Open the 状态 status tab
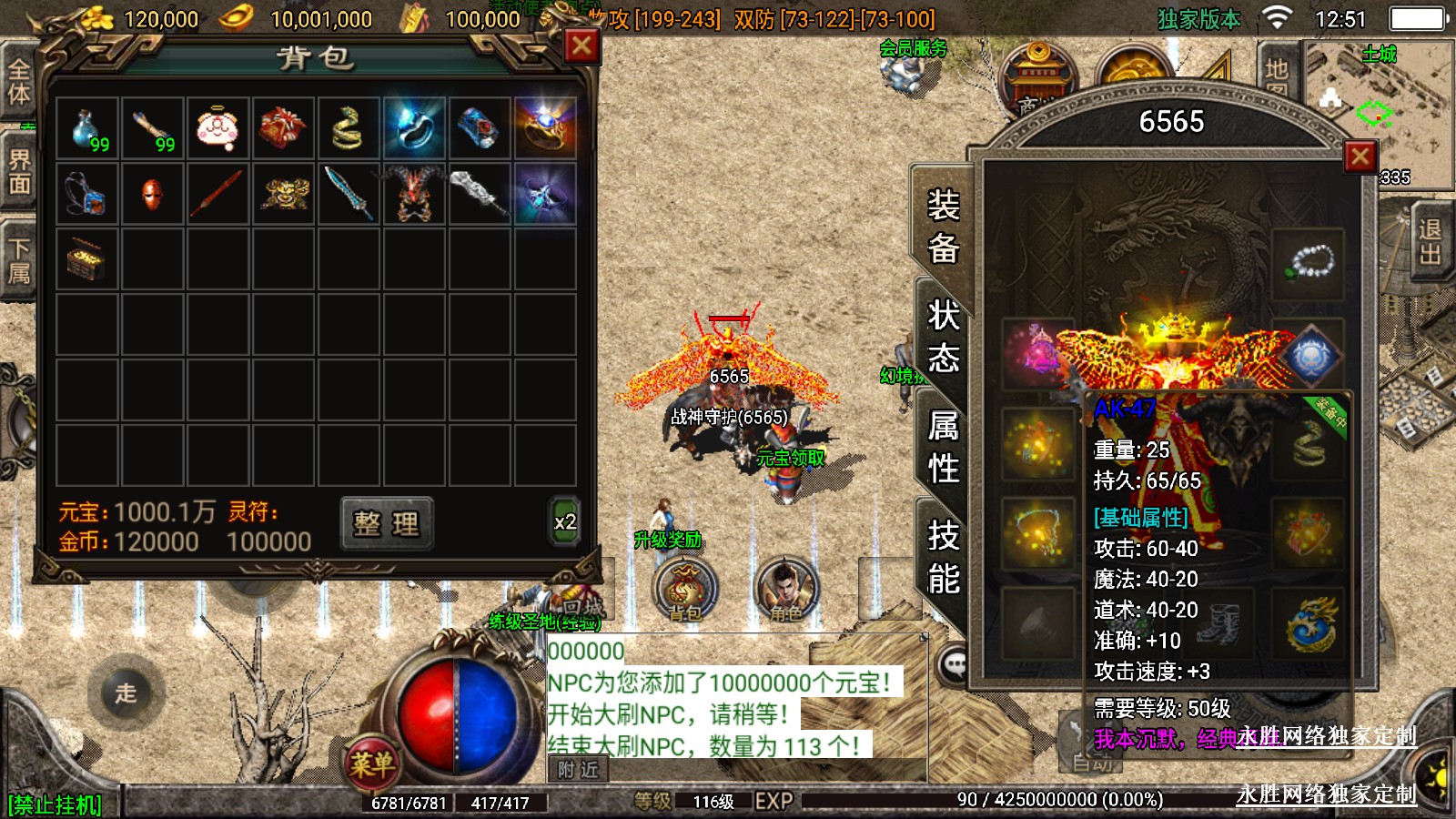 [944, 337]
